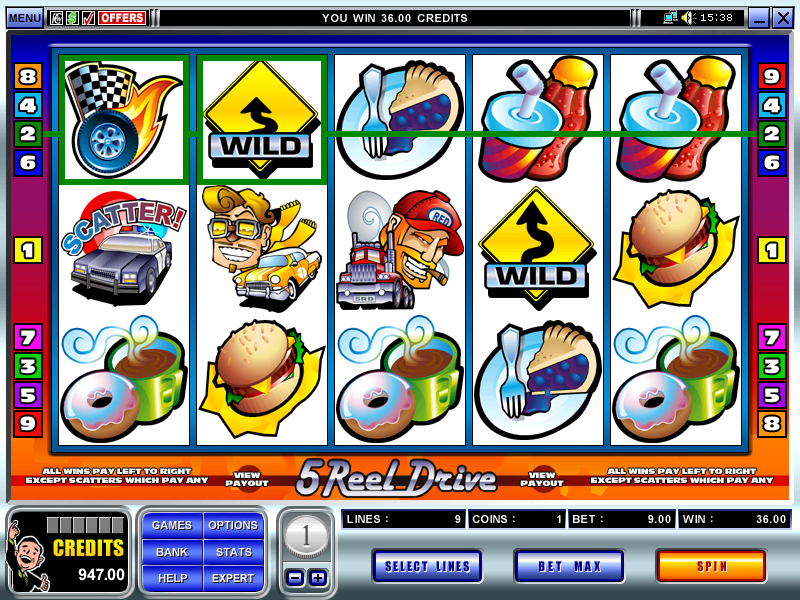Screen dimensions: 800x600
Task: Open the Options panel
Action: click(x=233, y=525)
